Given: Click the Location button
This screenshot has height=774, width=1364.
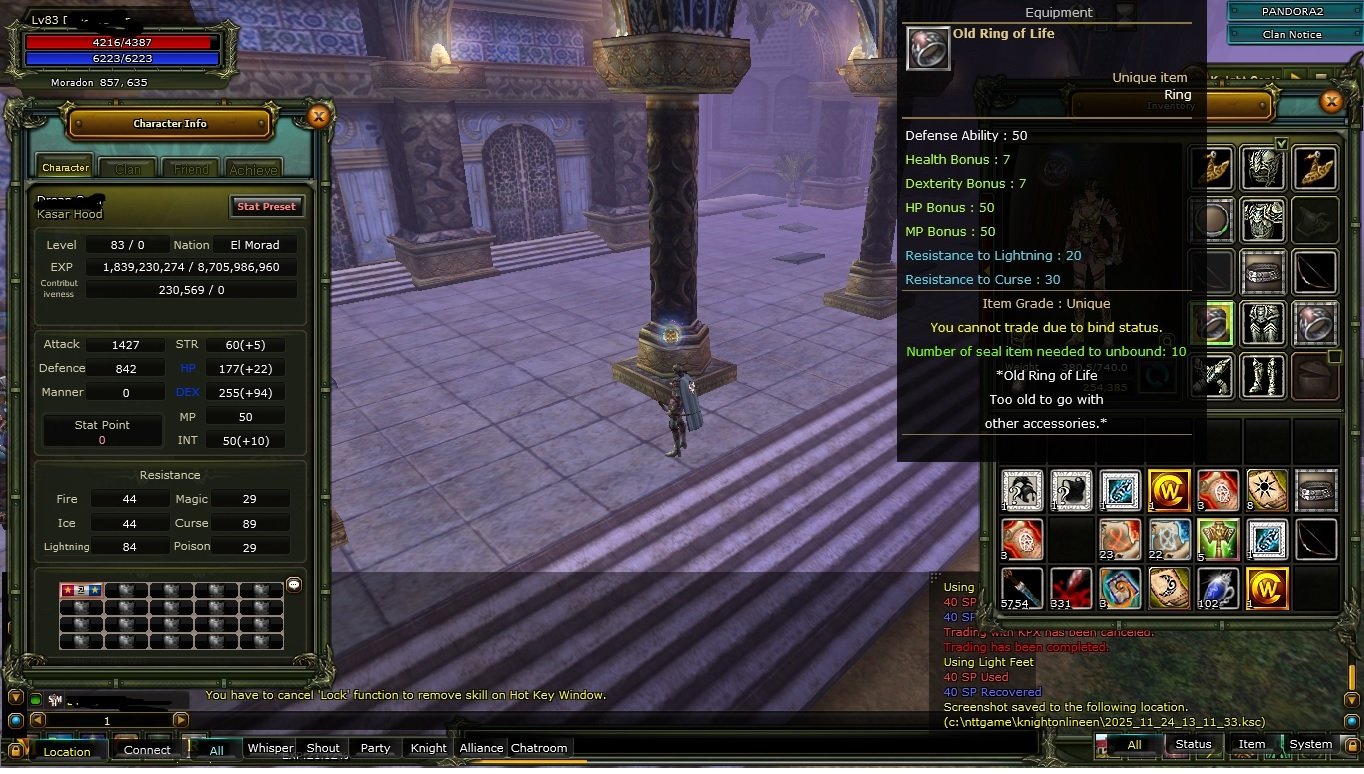Looking at the screenshot, I should pyautogui.click(x=66, y=751).
